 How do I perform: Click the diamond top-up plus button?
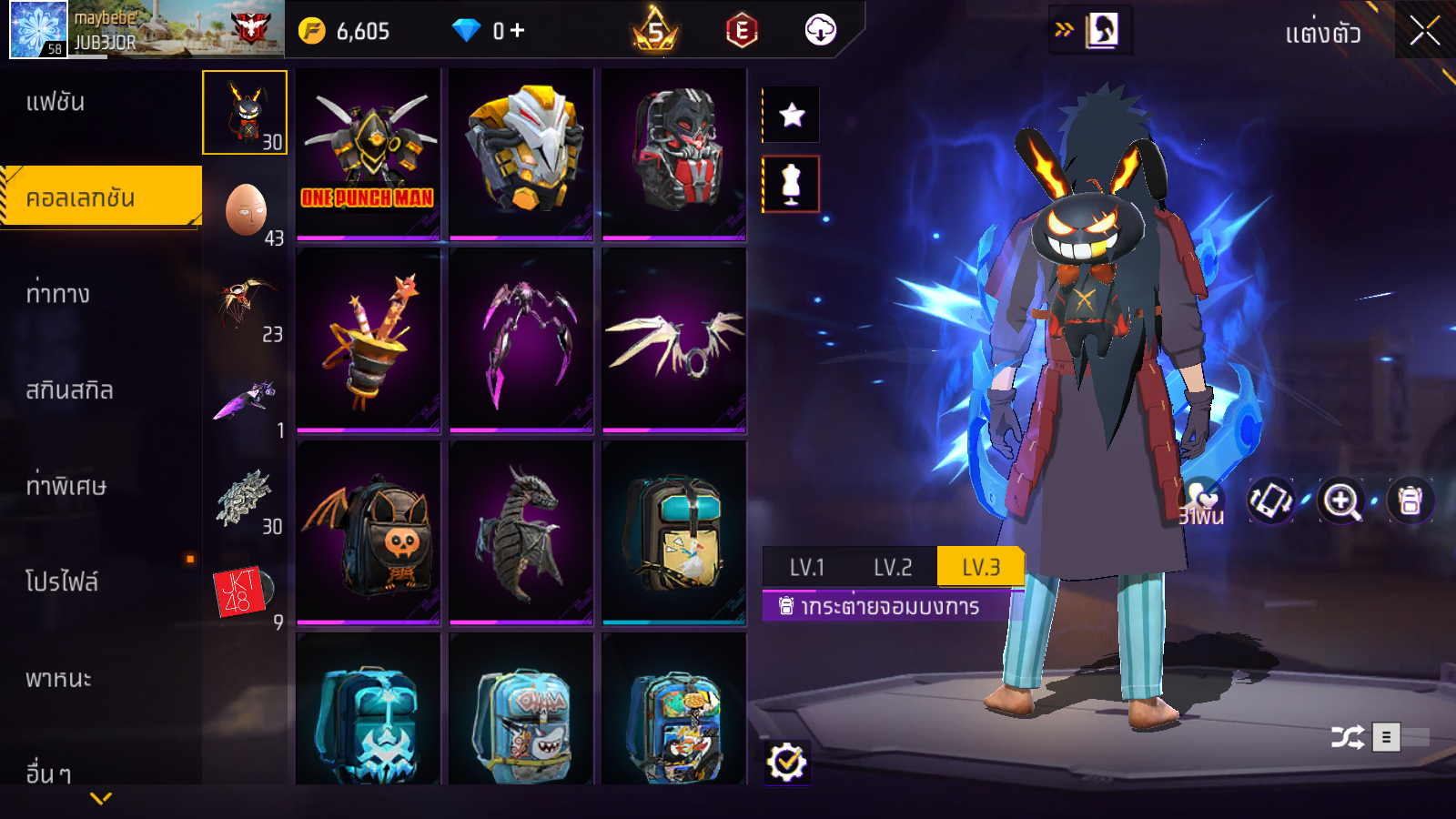[x=517, y=31]
